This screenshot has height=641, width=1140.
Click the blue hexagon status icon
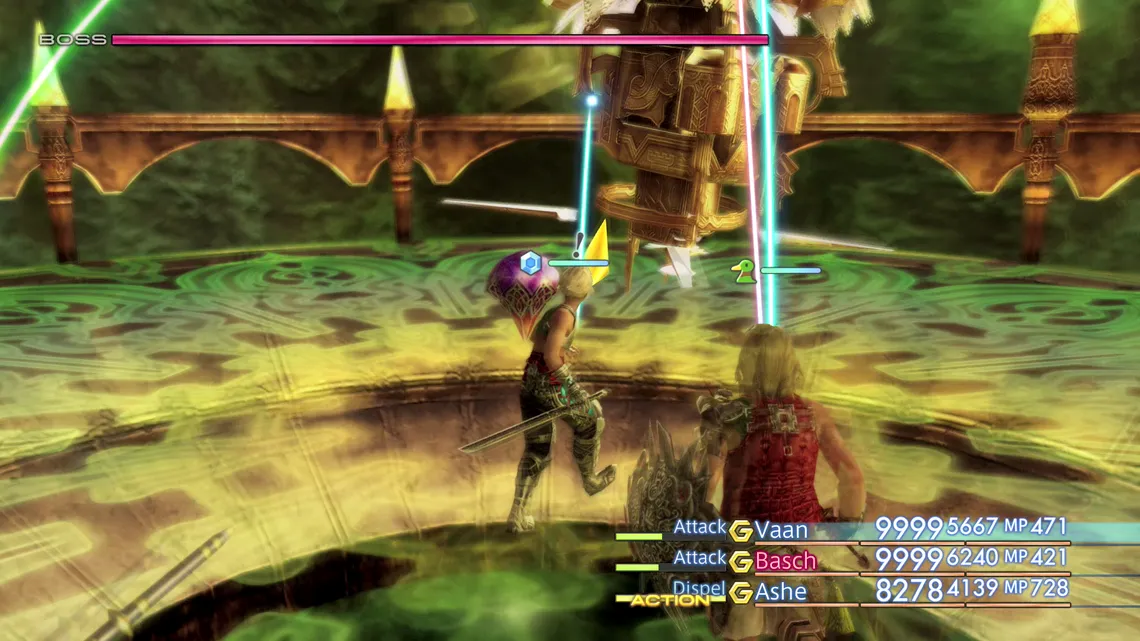(x=531, y=263)
